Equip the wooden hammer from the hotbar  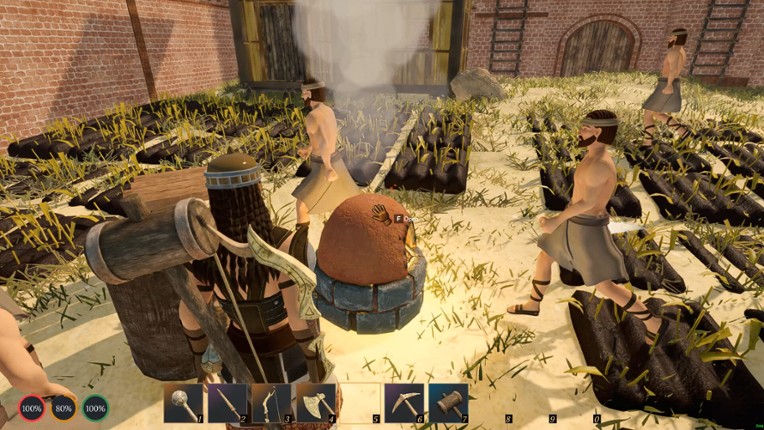[x=448, y=403]
